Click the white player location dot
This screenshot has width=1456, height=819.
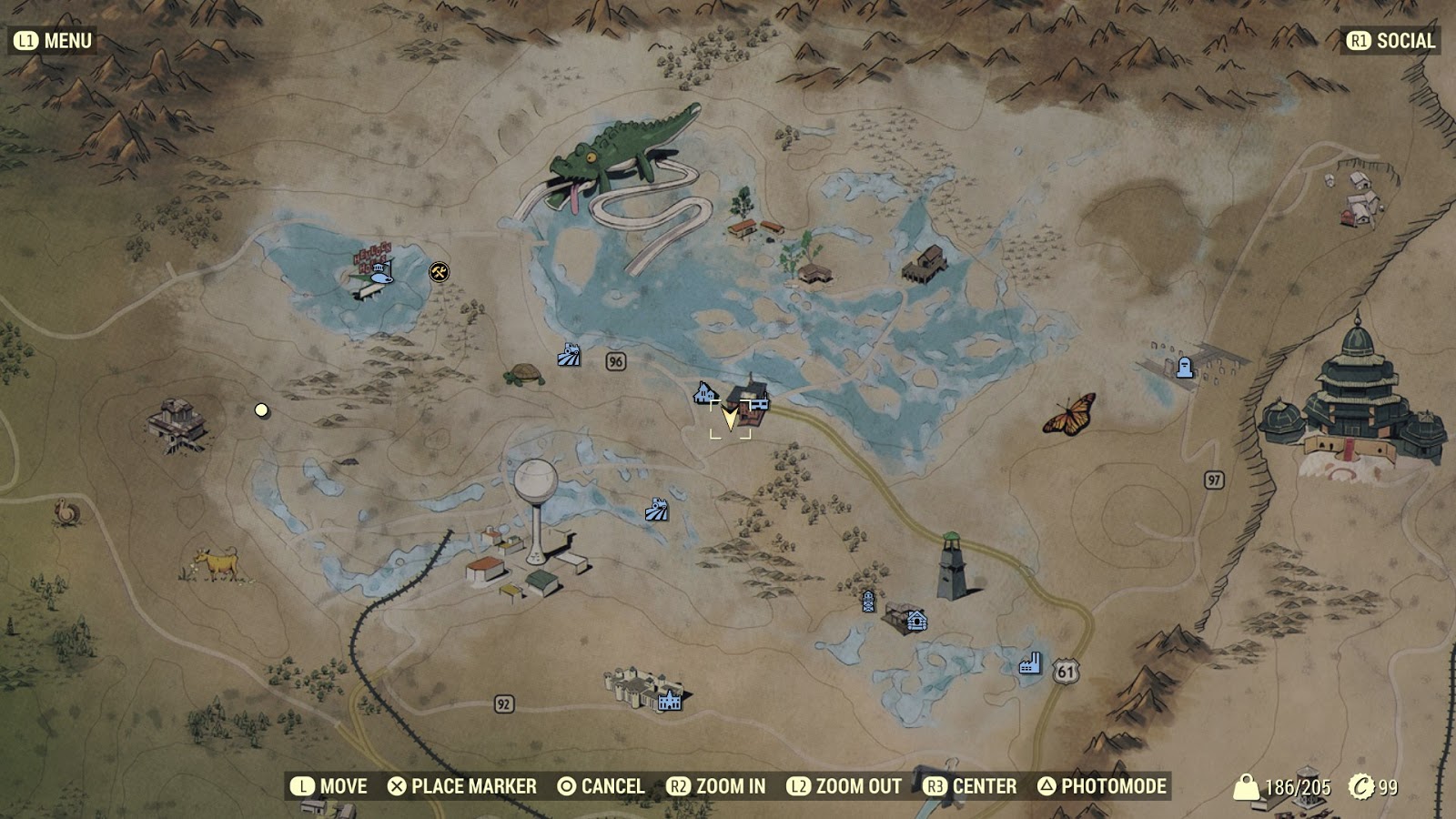(x=263, y=411)
